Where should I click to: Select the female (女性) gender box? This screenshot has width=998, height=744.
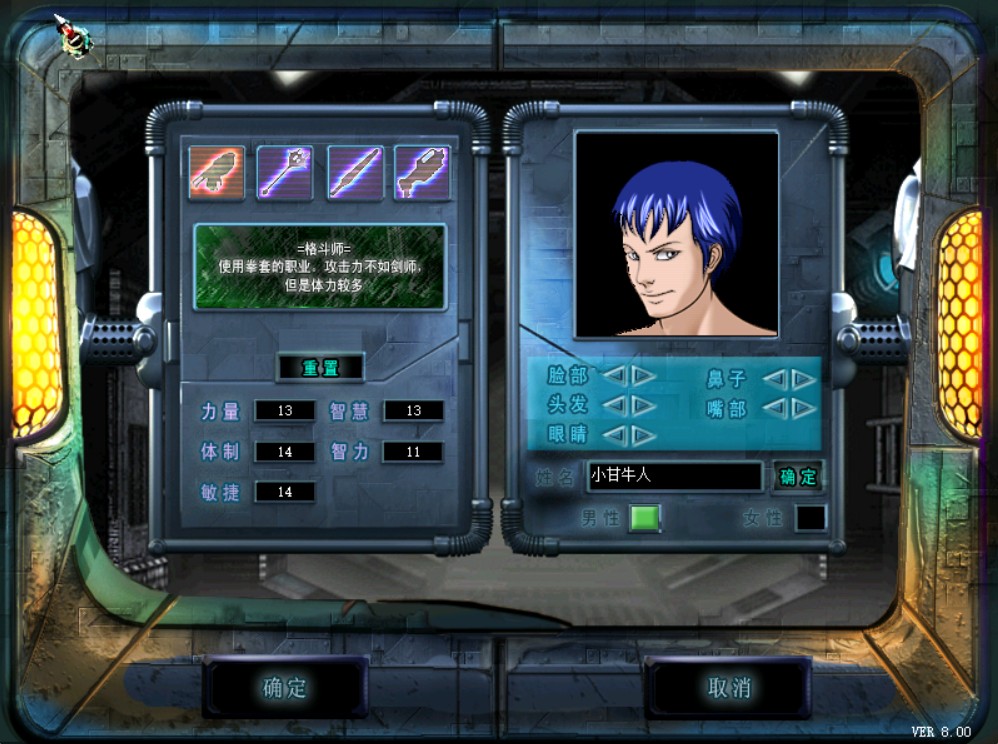tap(810, 518)
